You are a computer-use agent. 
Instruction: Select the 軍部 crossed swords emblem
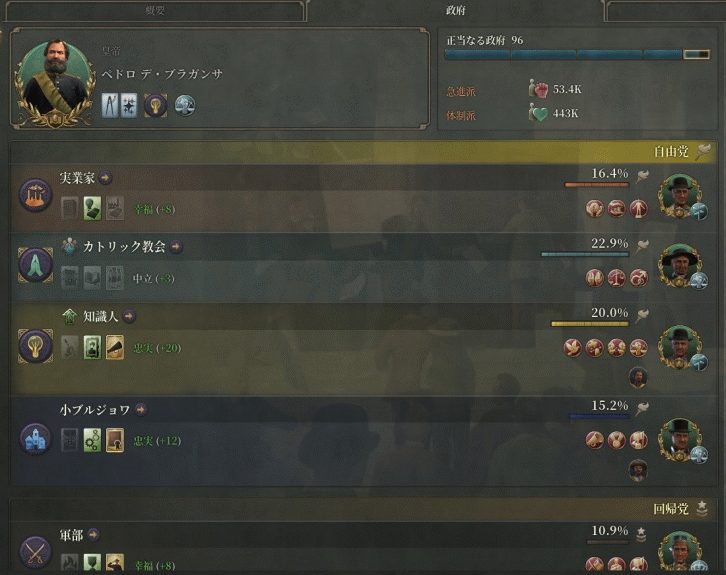click(36, 550)
